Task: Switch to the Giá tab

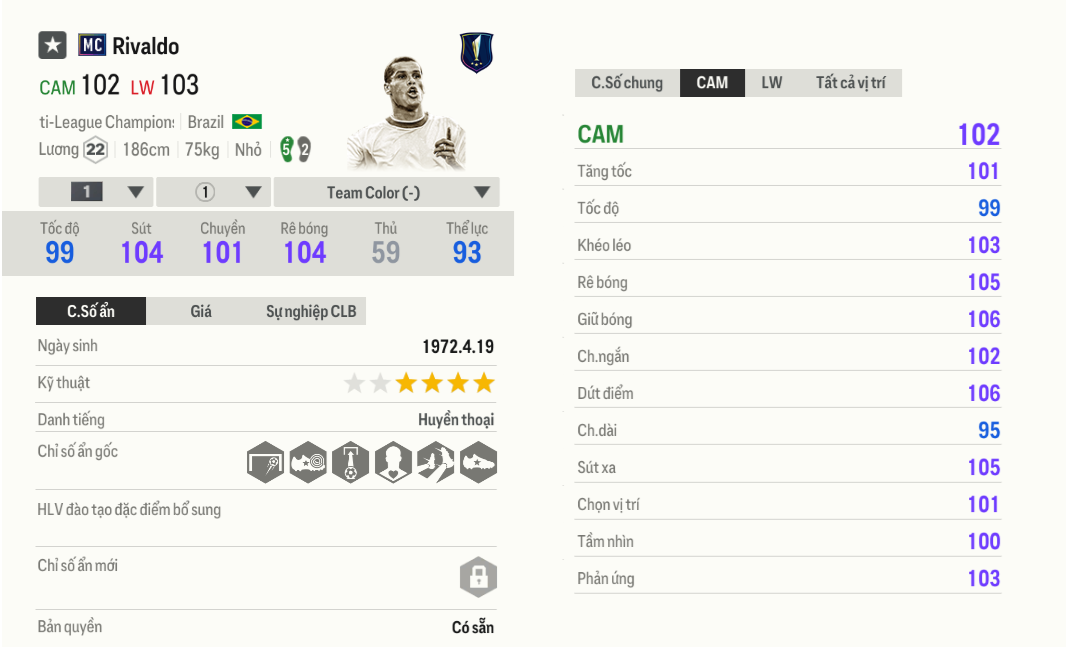Action: pyautogui.click(x=201, y=312)
